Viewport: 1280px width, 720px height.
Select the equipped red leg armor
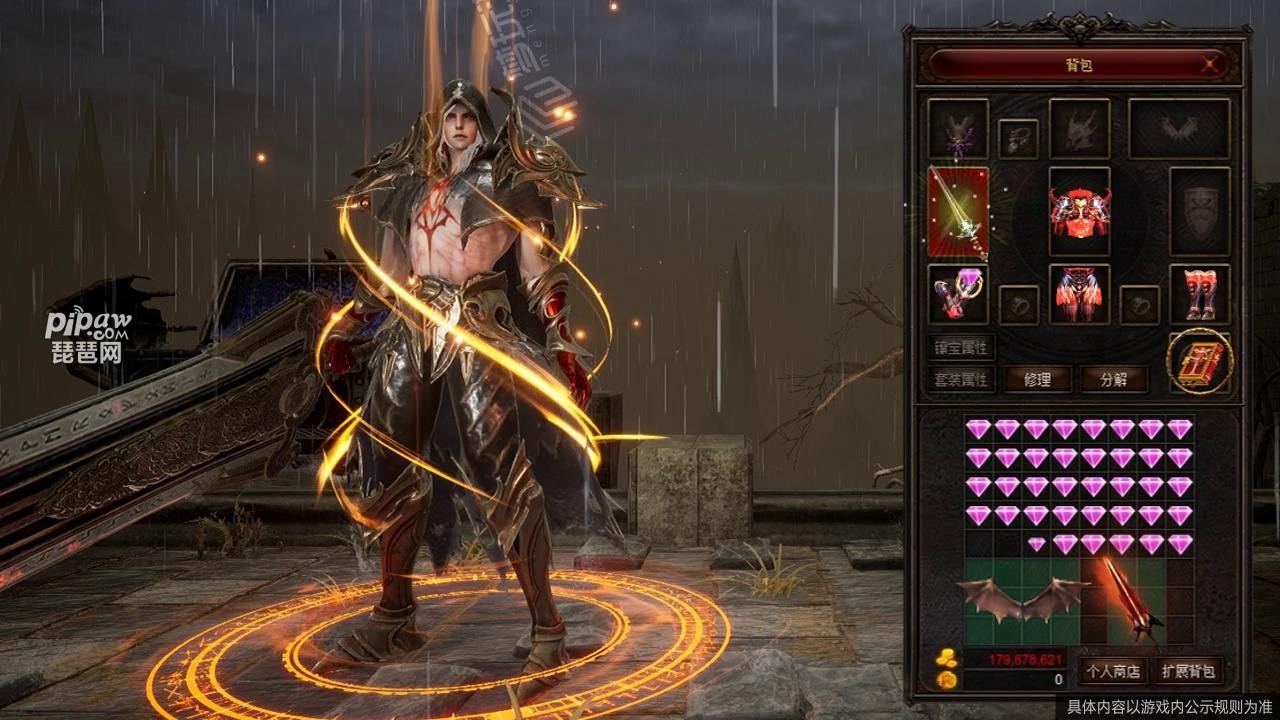[x=1079, y=293]
